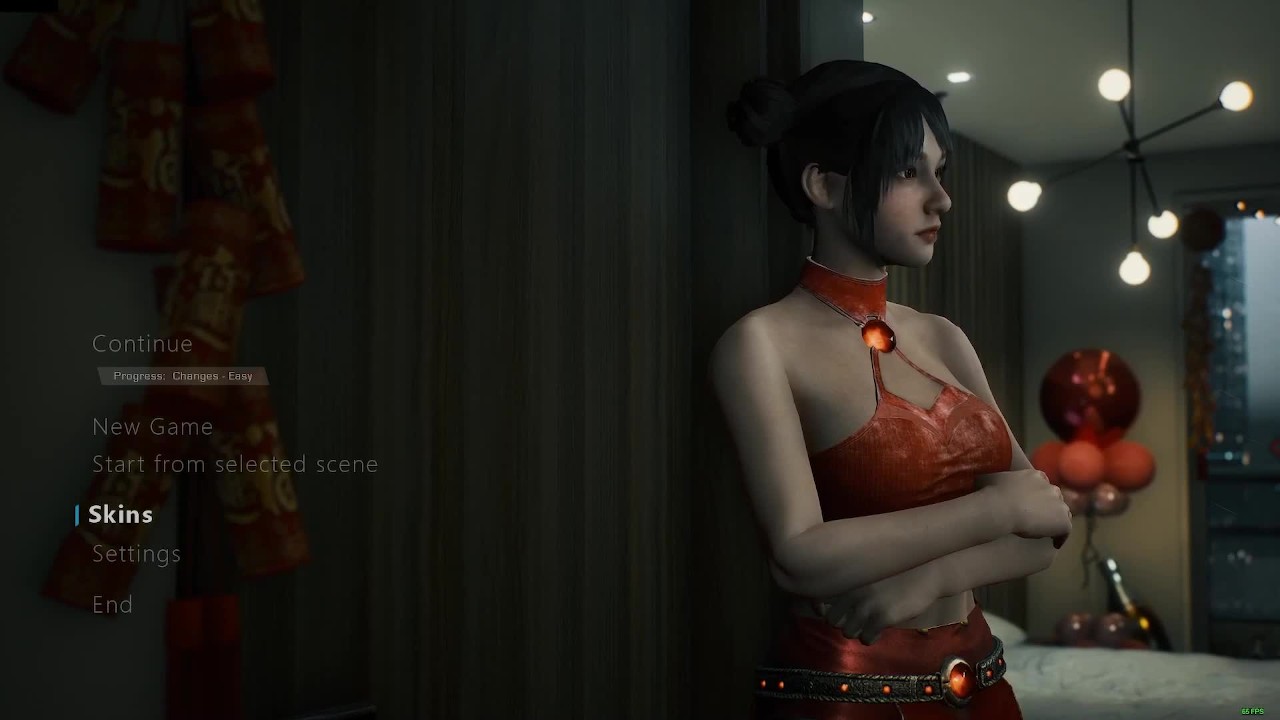Open the Skins menu
Viewport: 1280px width, 720px height.
pyautogui.click(x=120, y=515)
